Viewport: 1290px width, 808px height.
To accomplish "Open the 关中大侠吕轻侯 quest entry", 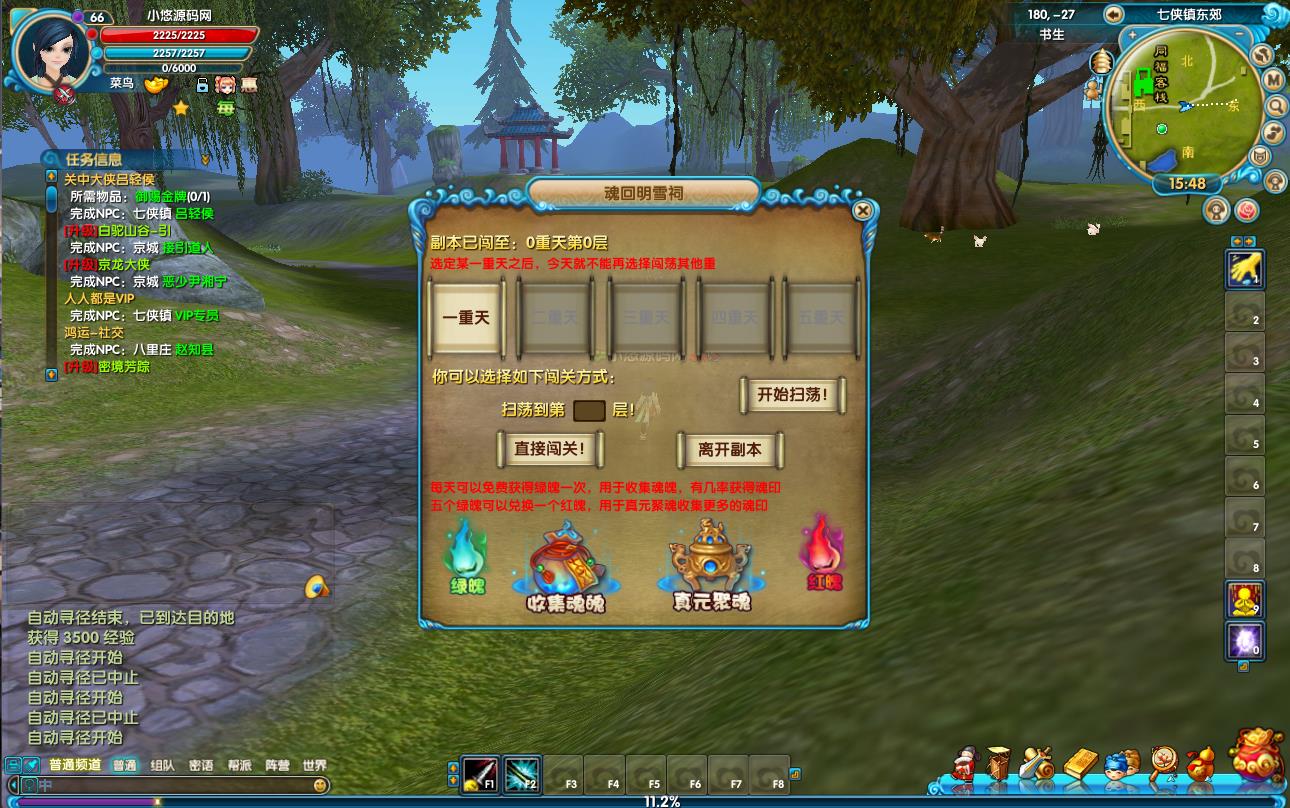I will coord(109,179).
